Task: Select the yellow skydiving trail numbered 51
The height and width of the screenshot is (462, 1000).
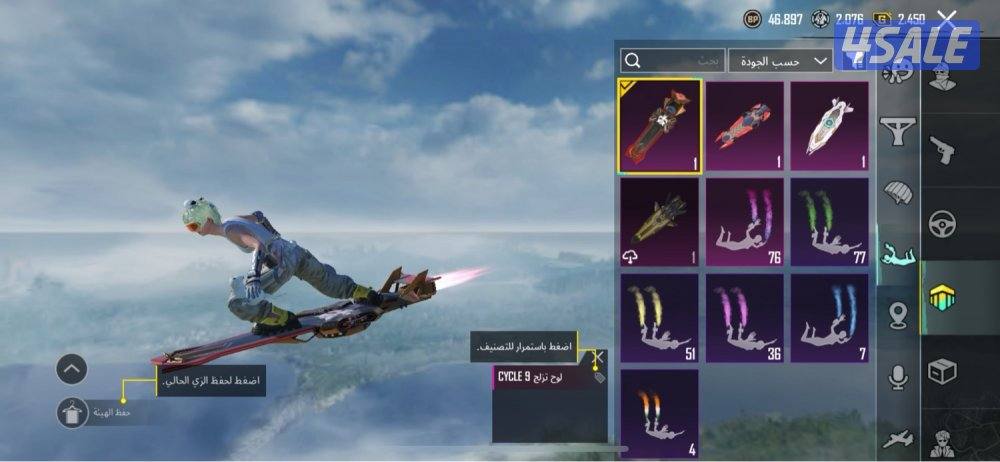Action: click(x=660, y=318)
